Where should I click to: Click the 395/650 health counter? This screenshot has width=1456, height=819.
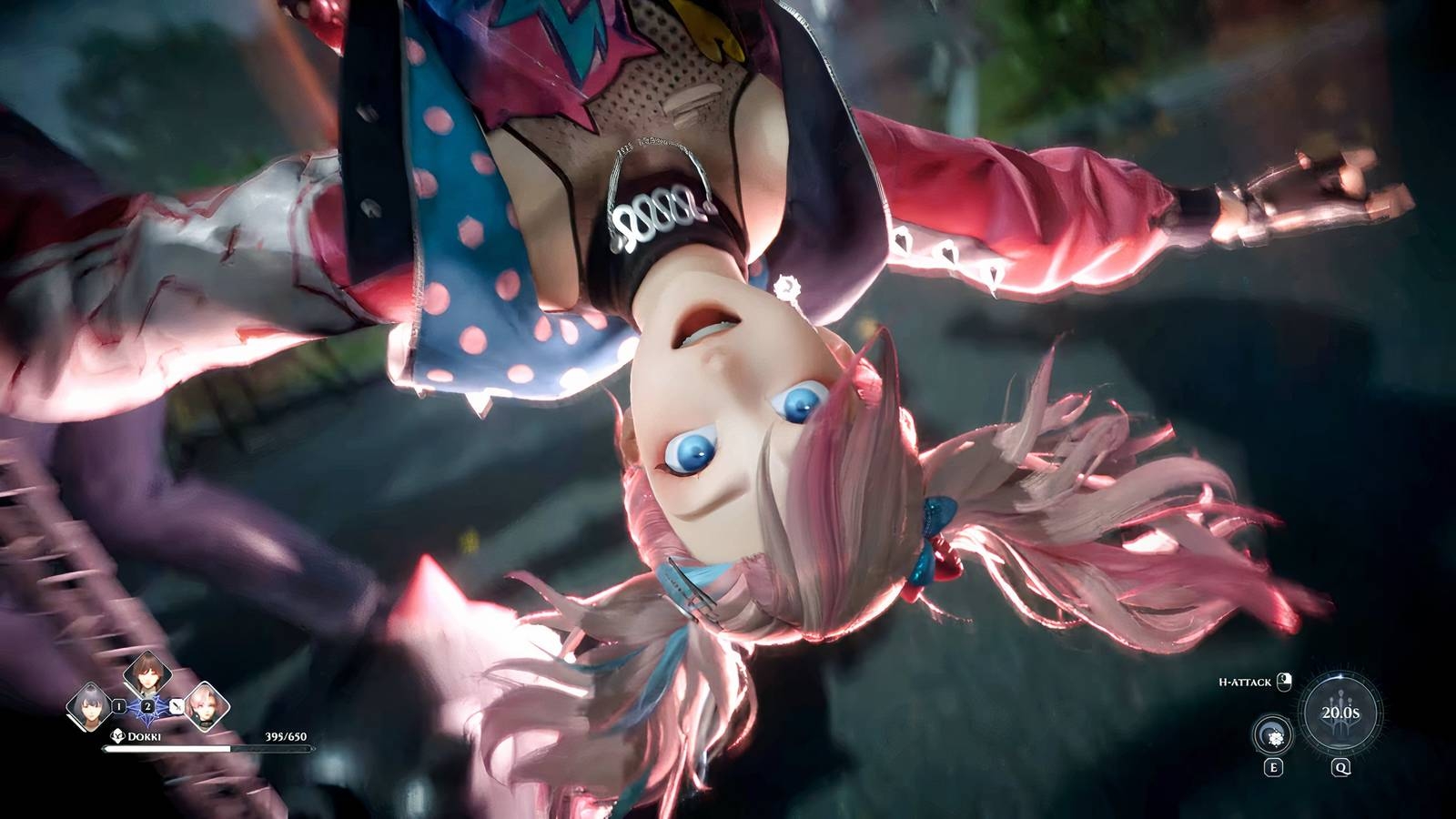pyautogui.click(x=286, y=736)
